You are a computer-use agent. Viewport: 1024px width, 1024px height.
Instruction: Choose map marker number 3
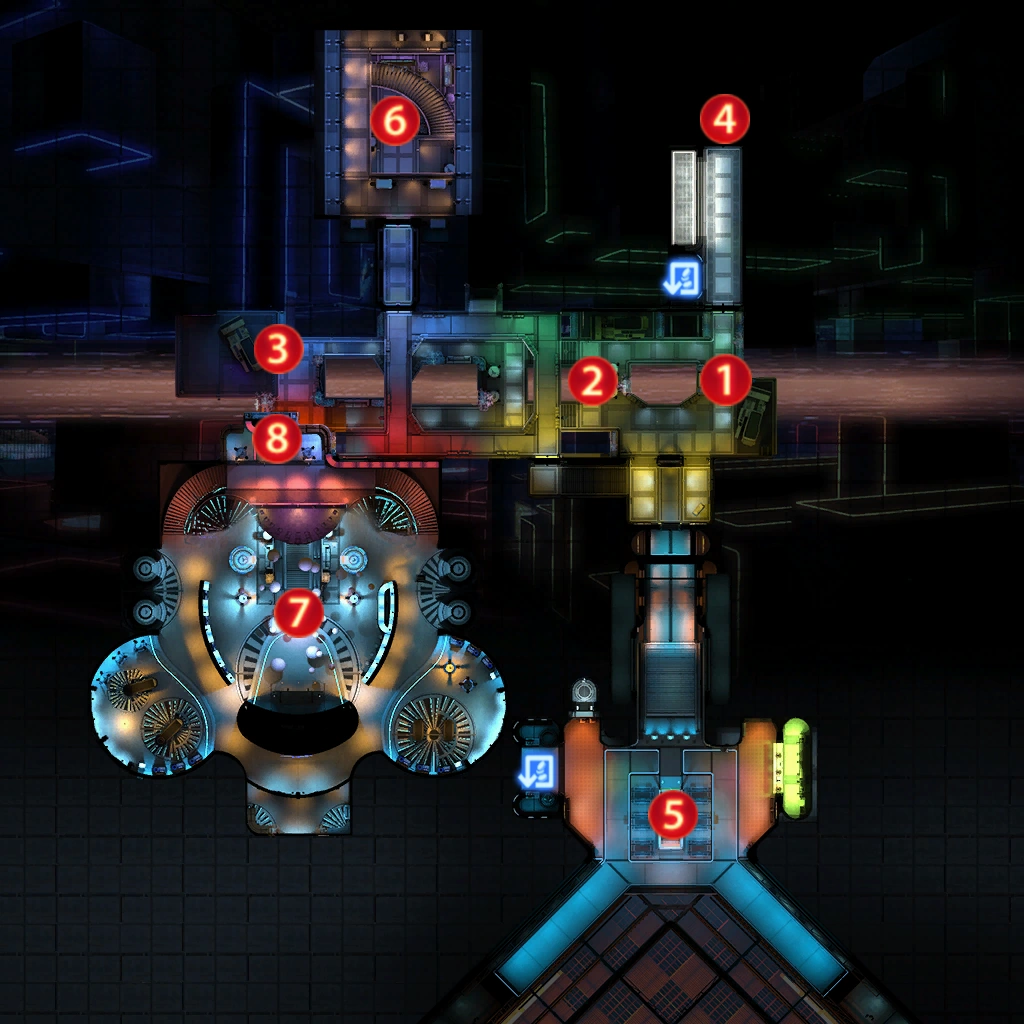coord(278,350)
